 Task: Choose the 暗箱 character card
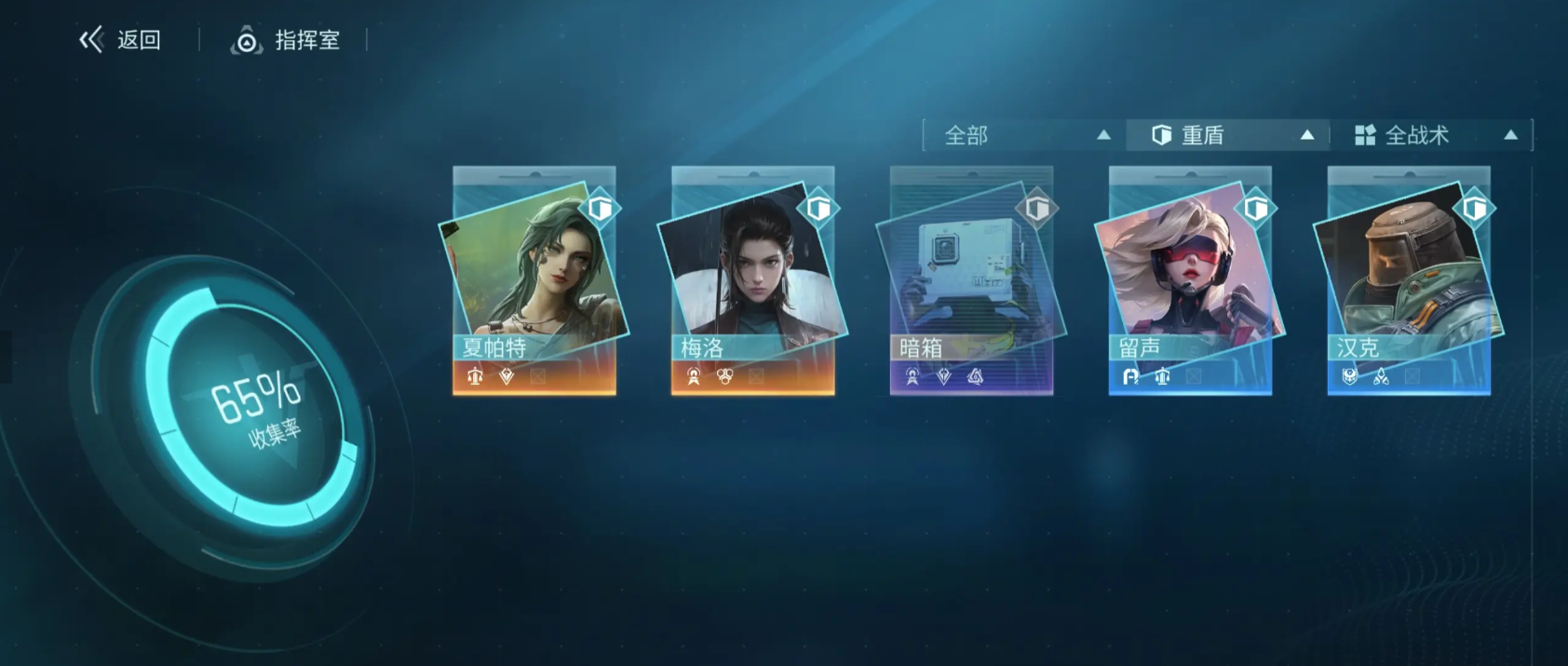(x=971, y=279)
